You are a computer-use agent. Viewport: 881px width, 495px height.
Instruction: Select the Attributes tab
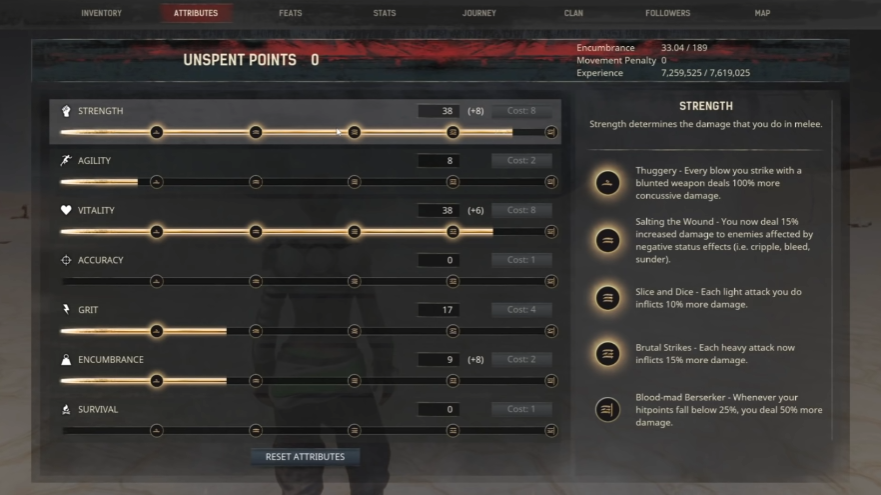(196, 13)
